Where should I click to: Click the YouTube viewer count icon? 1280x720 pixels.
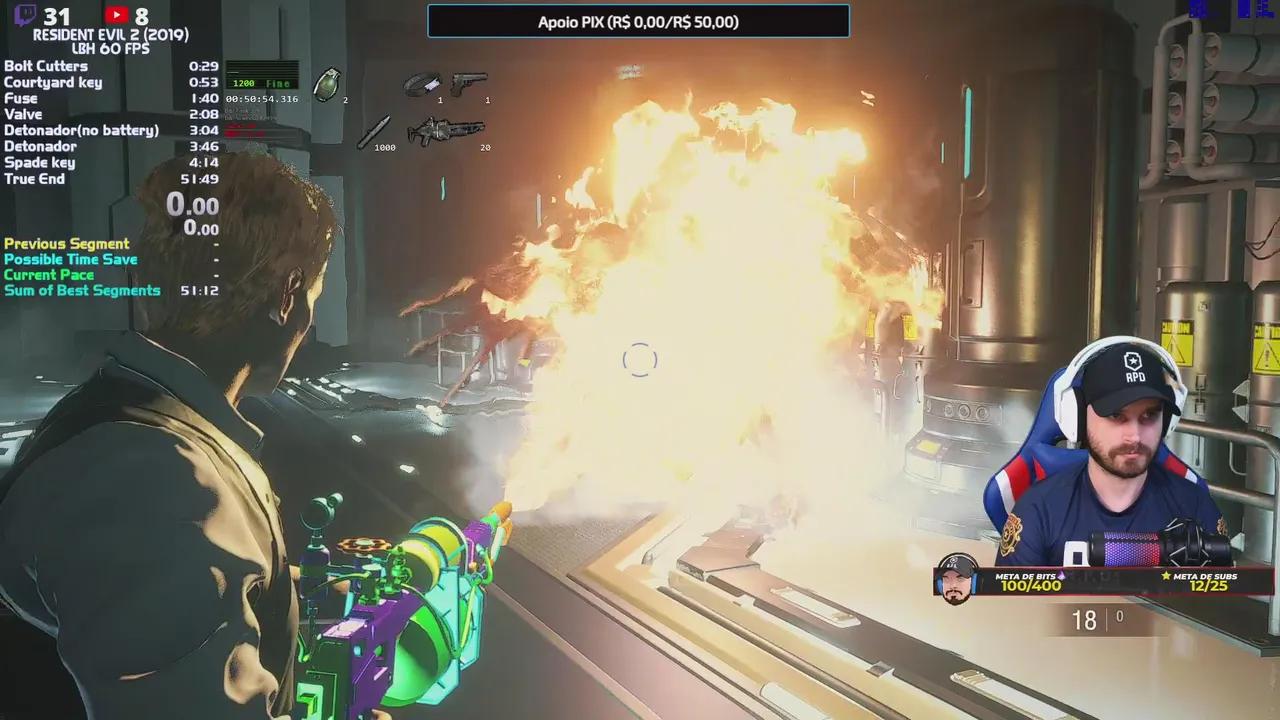(116, 15)
